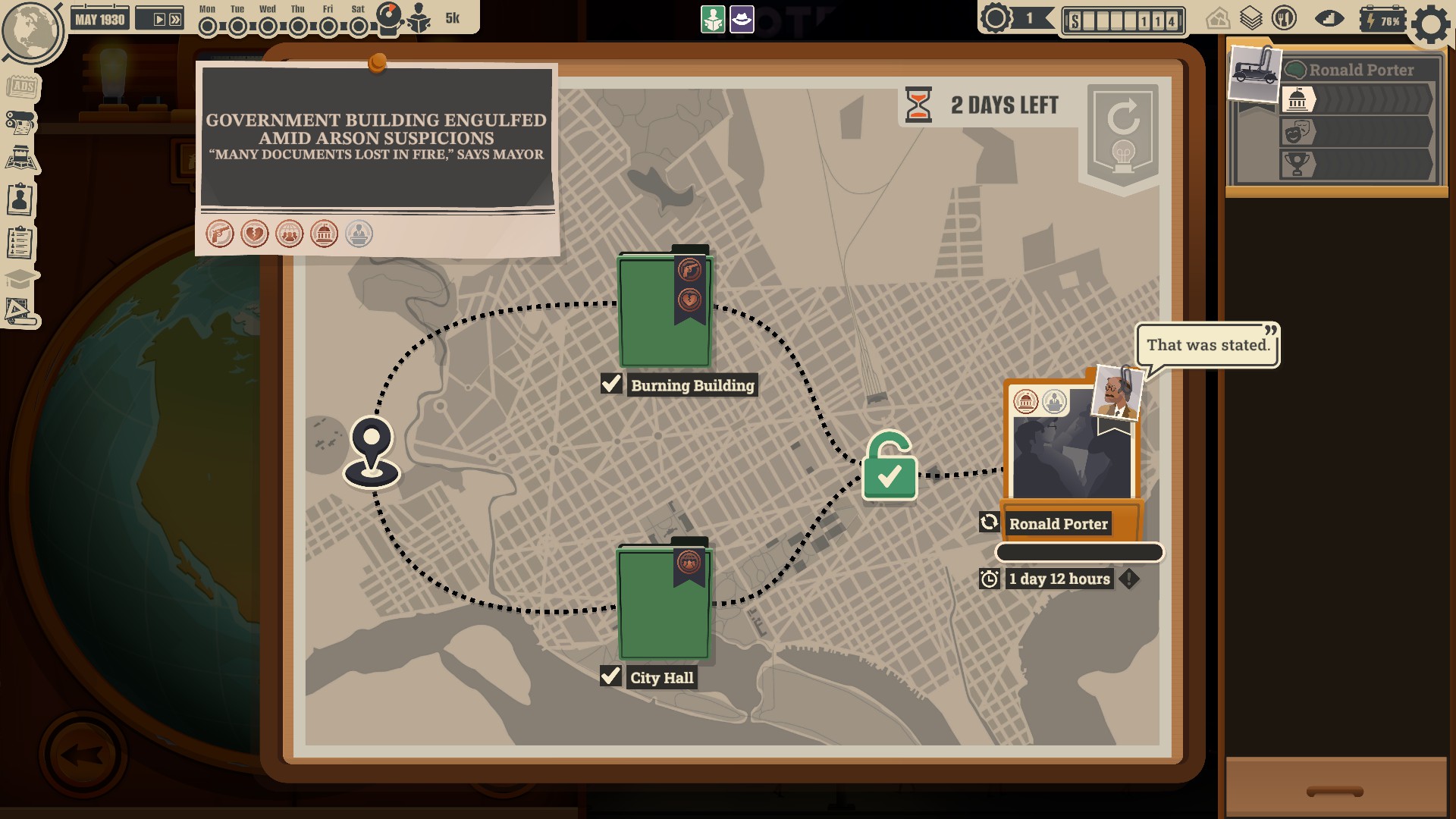Open the printing press panel

point(21,121)
